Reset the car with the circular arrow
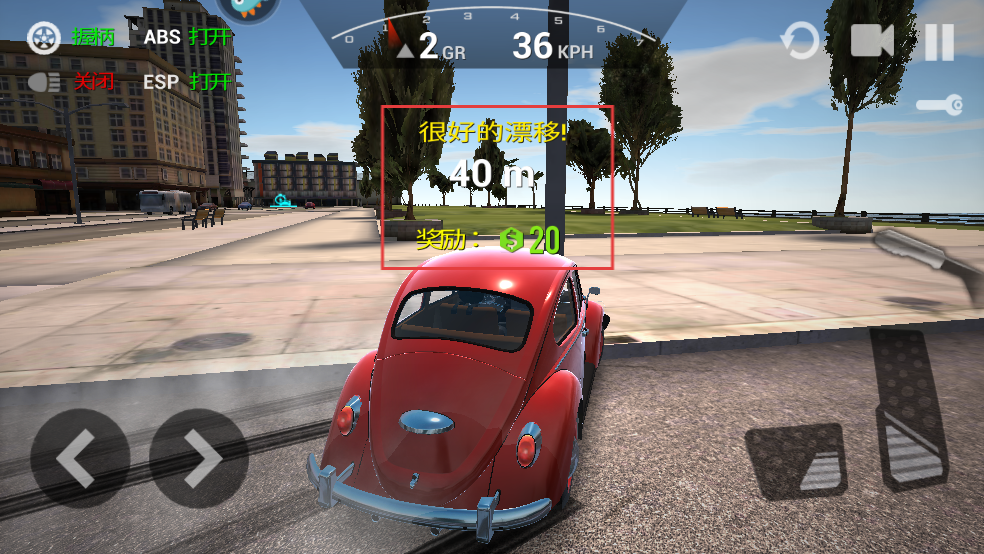The height and width of the screenshot is (554, 984). coord(799,42)
